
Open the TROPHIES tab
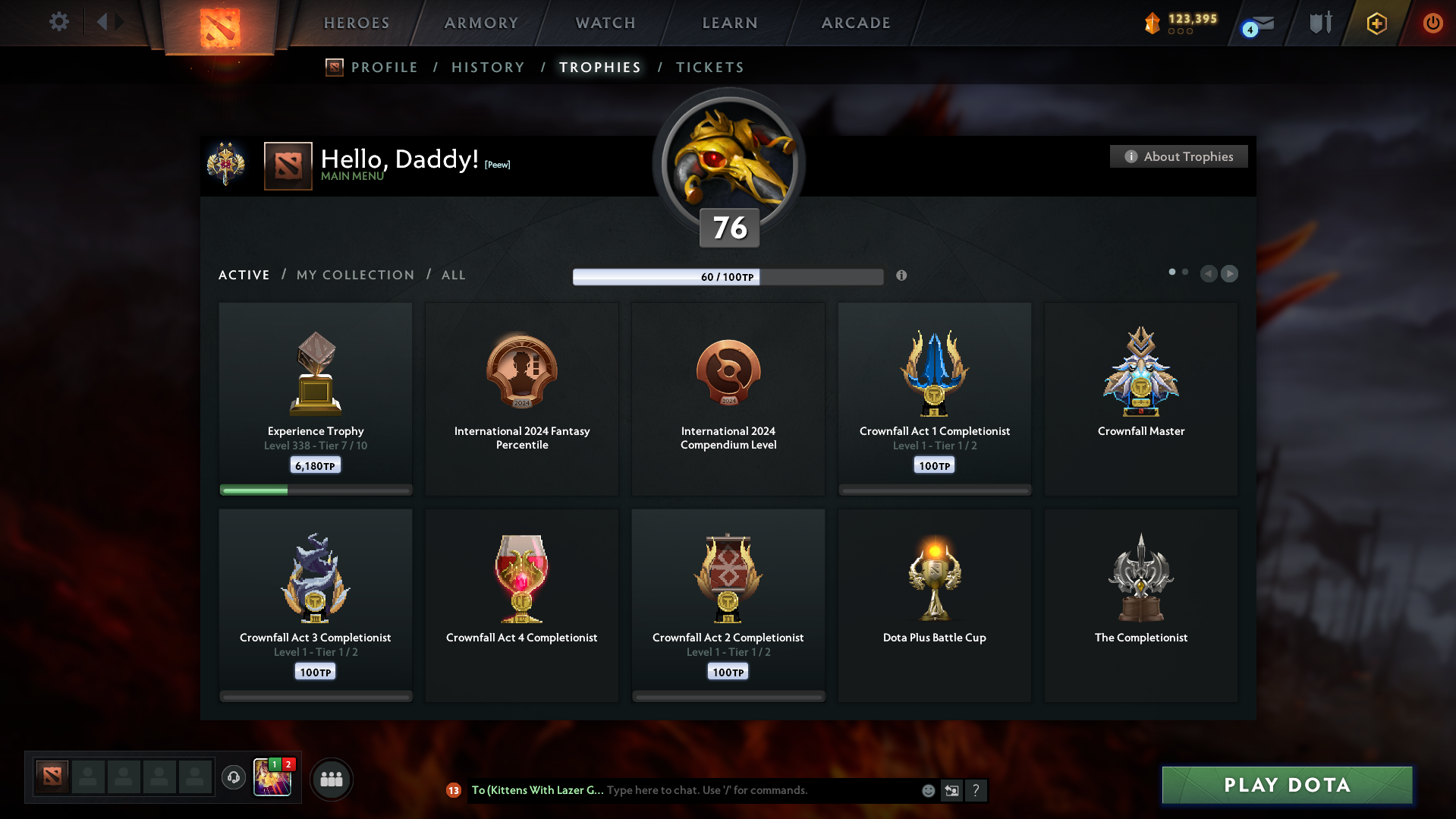599,67
